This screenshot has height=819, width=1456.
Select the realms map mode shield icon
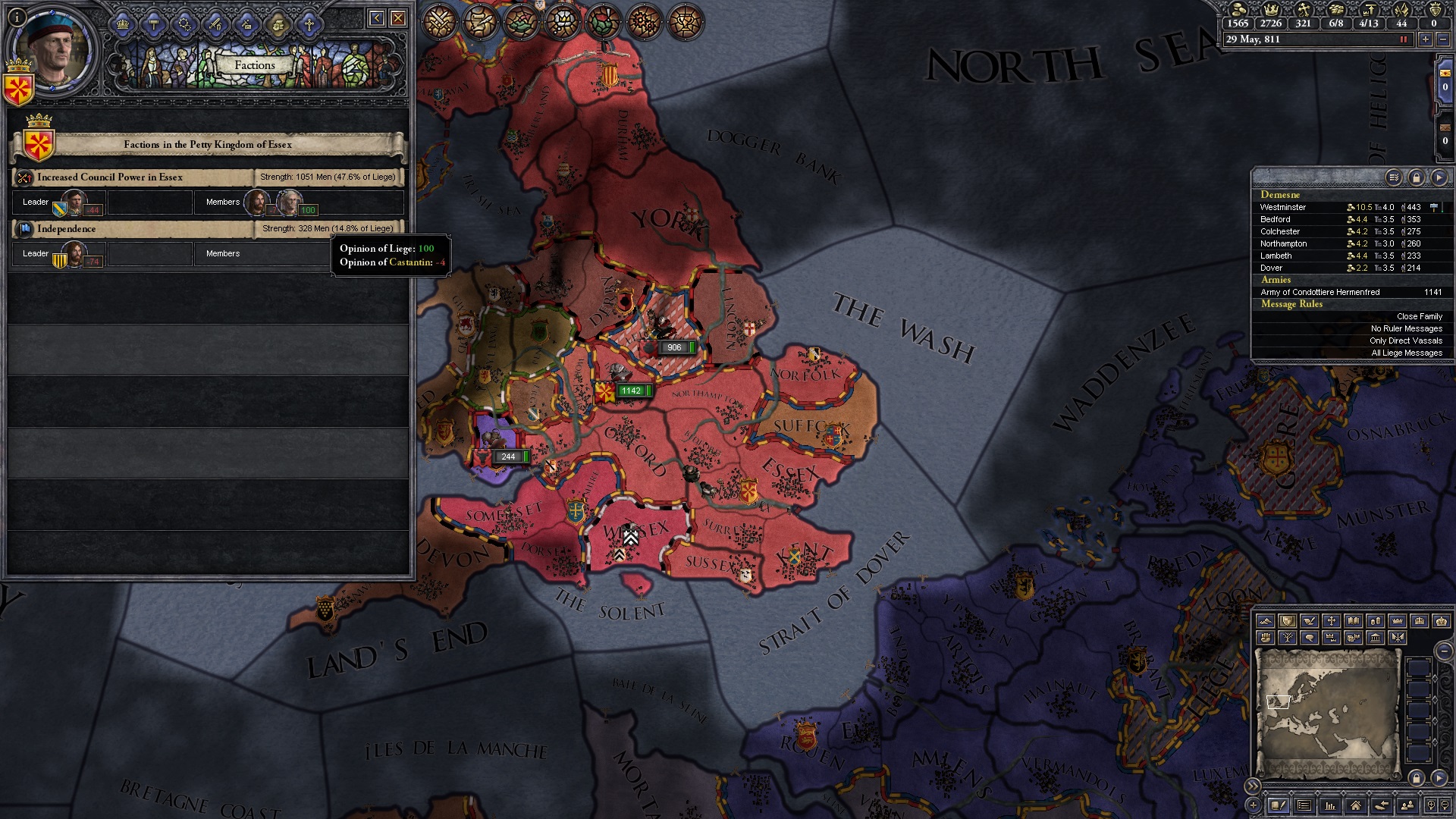tap(1286, 621)
